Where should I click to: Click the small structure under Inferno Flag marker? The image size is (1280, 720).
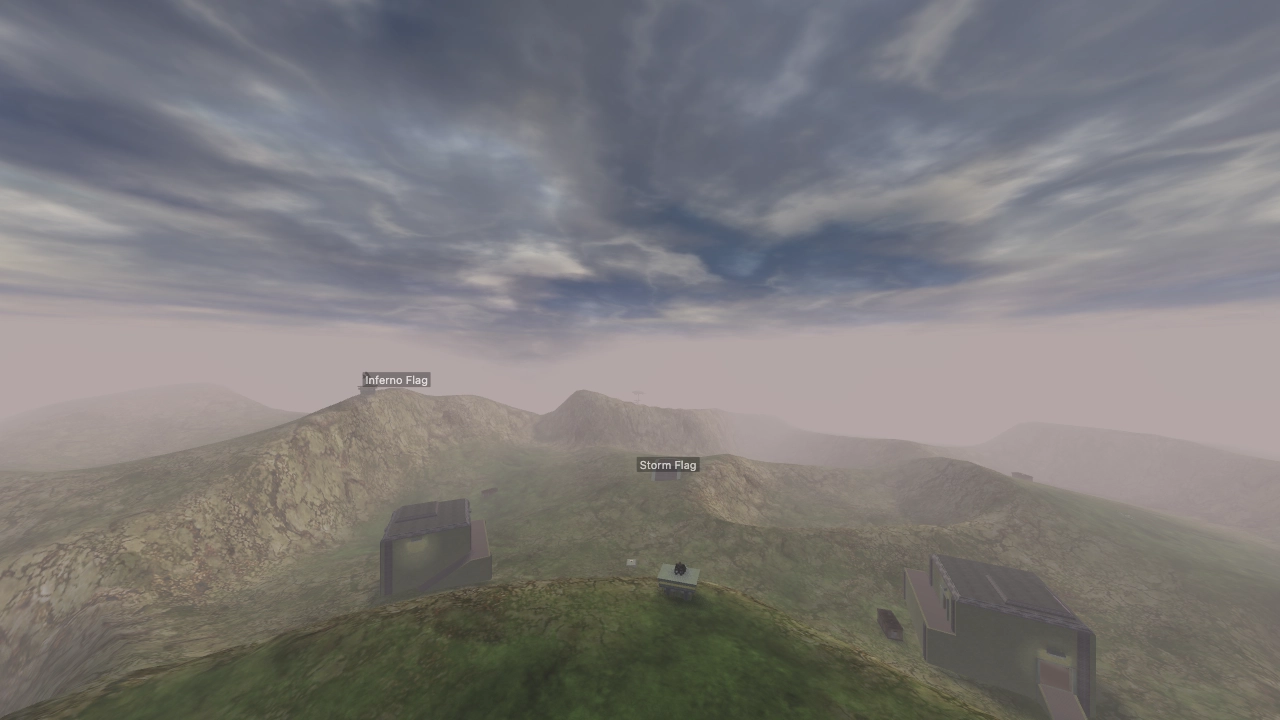367,390
